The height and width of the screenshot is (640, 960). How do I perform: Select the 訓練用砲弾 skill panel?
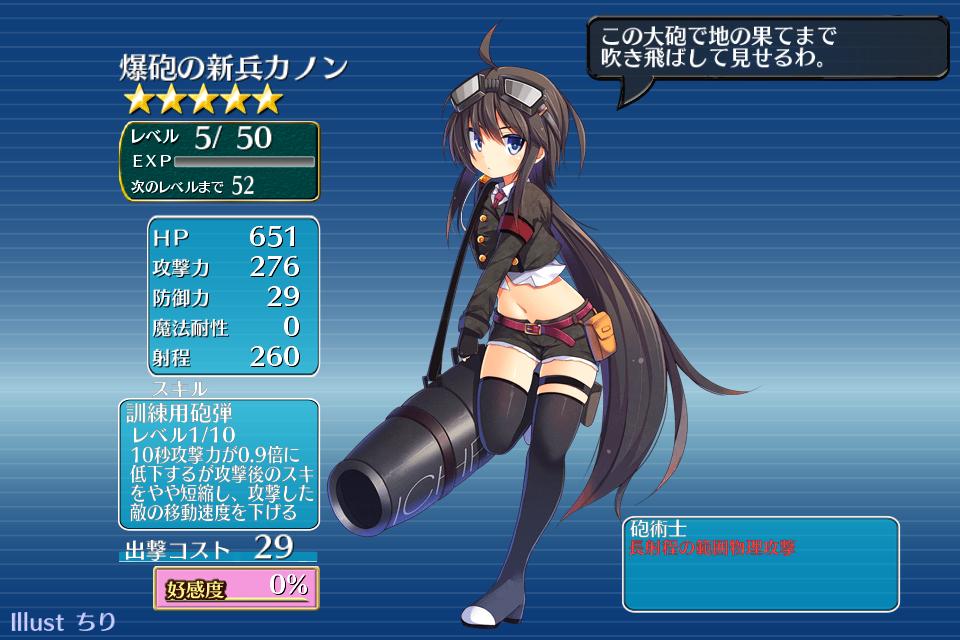tap(219, 464)
